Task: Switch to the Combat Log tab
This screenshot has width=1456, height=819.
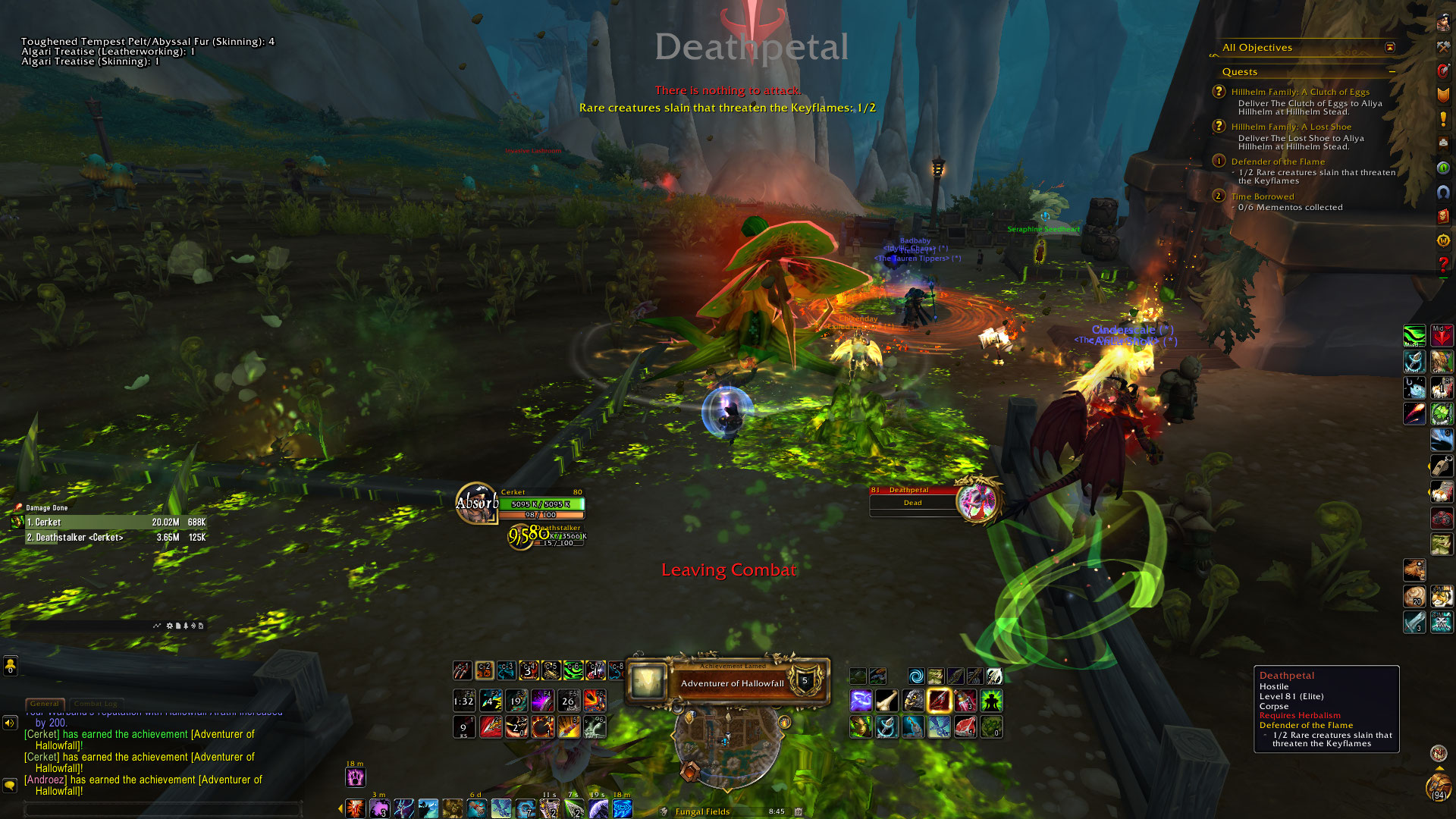Action: [96, 704]
